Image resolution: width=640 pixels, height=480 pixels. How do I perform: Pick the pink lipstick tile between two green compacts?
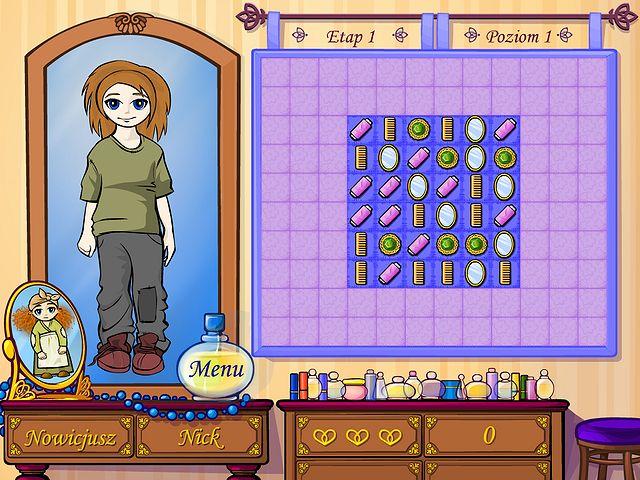point(418,244)
